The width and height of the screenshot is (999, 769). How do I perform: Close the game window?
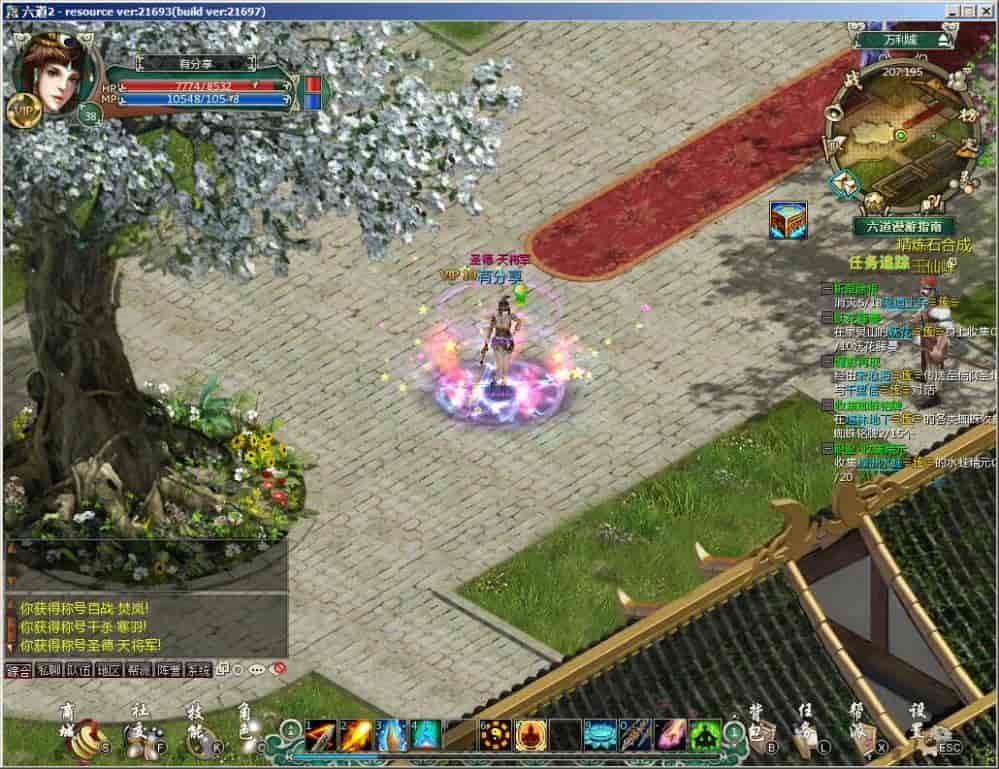click(985, 10)
